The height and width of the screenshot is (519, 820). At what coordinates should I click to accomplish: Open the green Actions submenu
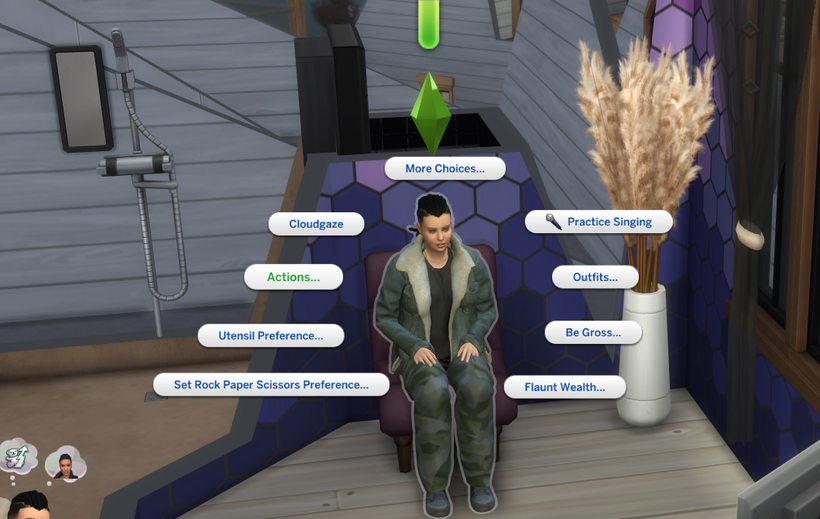pos(294,277)
